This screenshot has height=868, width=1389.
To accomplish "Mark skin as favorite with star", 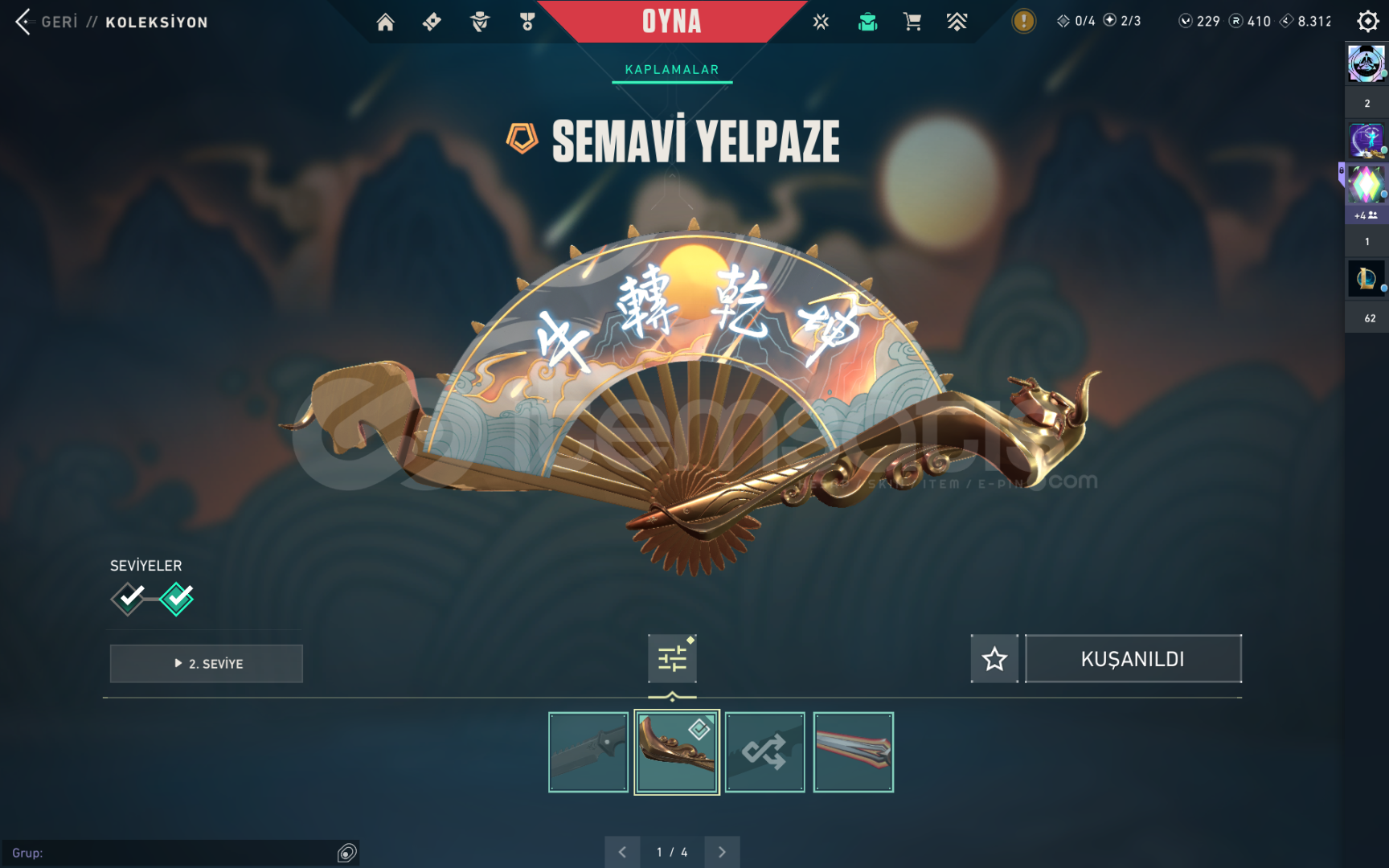I will click(x=994, y=659).
